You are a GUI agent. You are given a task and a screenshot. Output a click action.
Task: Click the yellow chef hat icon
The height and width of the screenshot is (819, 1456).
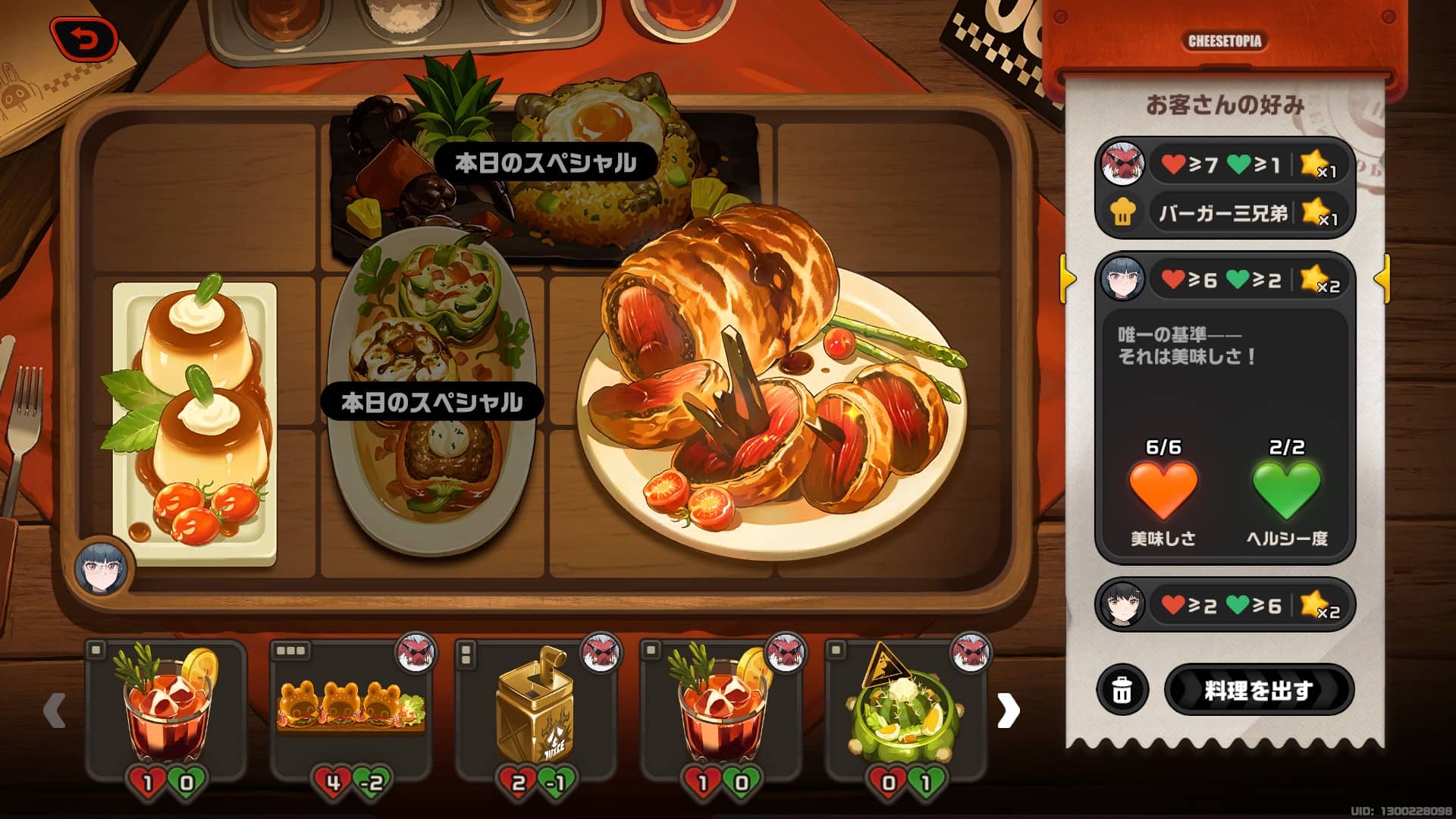[1125, 213]
